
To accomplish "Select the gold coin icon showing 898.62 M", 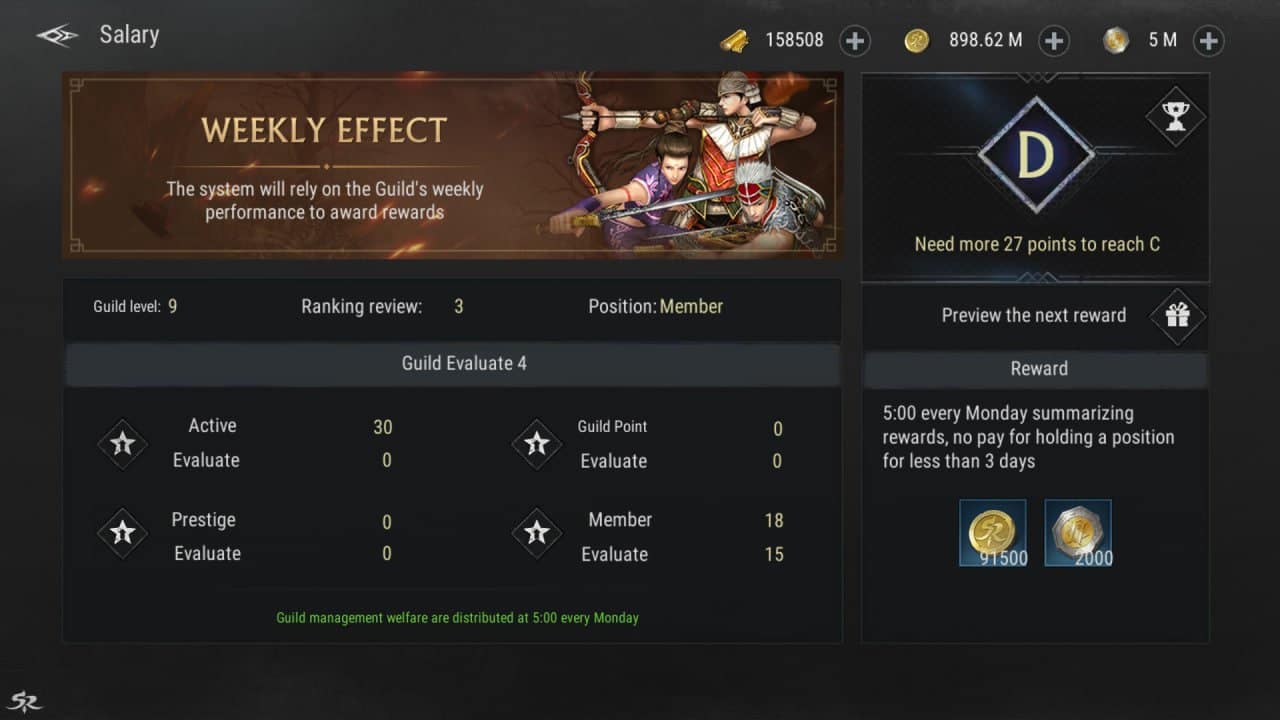I will point(917,41).
